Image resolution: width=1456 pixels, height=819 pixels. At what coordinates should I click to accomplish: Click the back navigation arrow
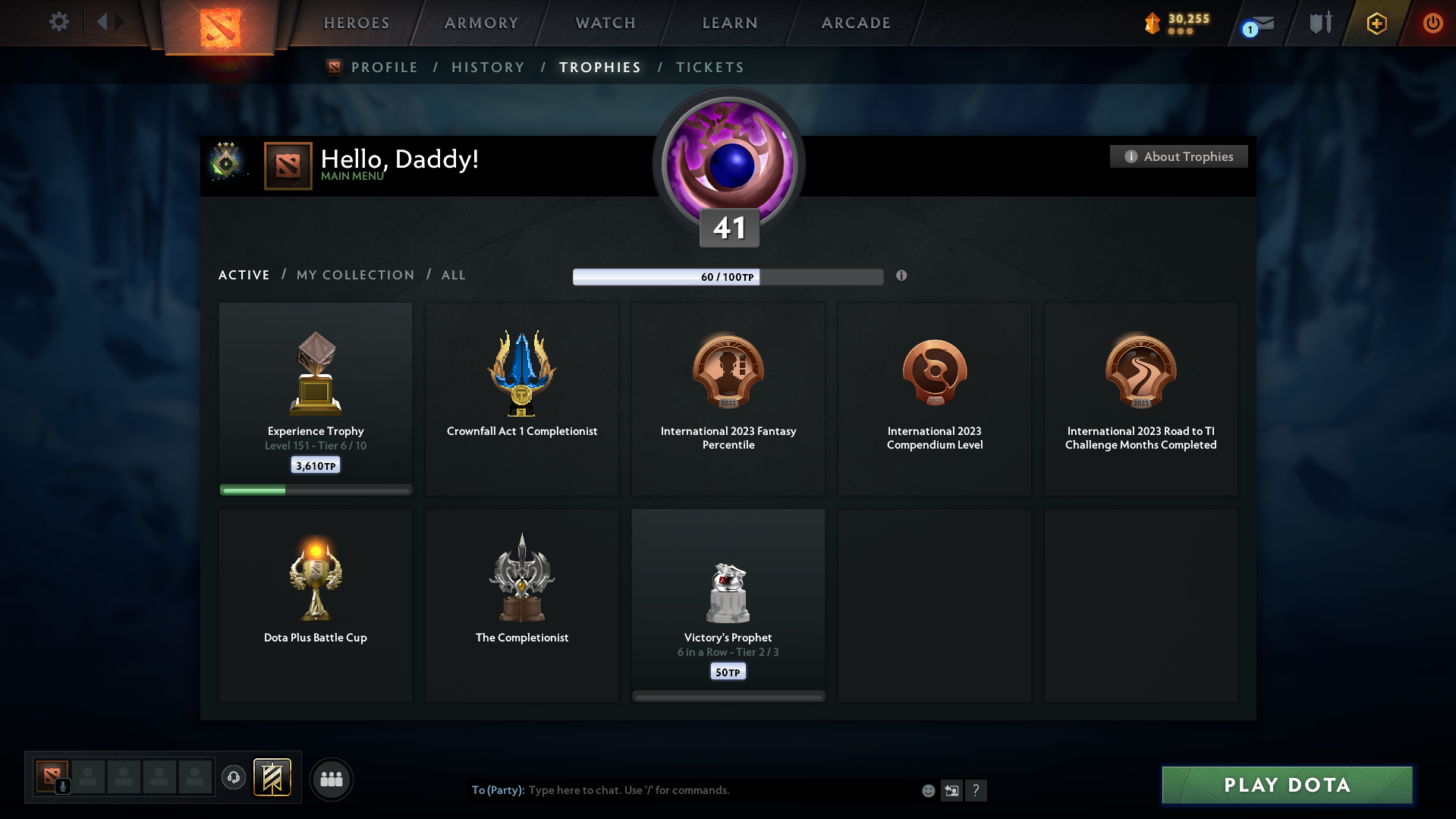103,22
